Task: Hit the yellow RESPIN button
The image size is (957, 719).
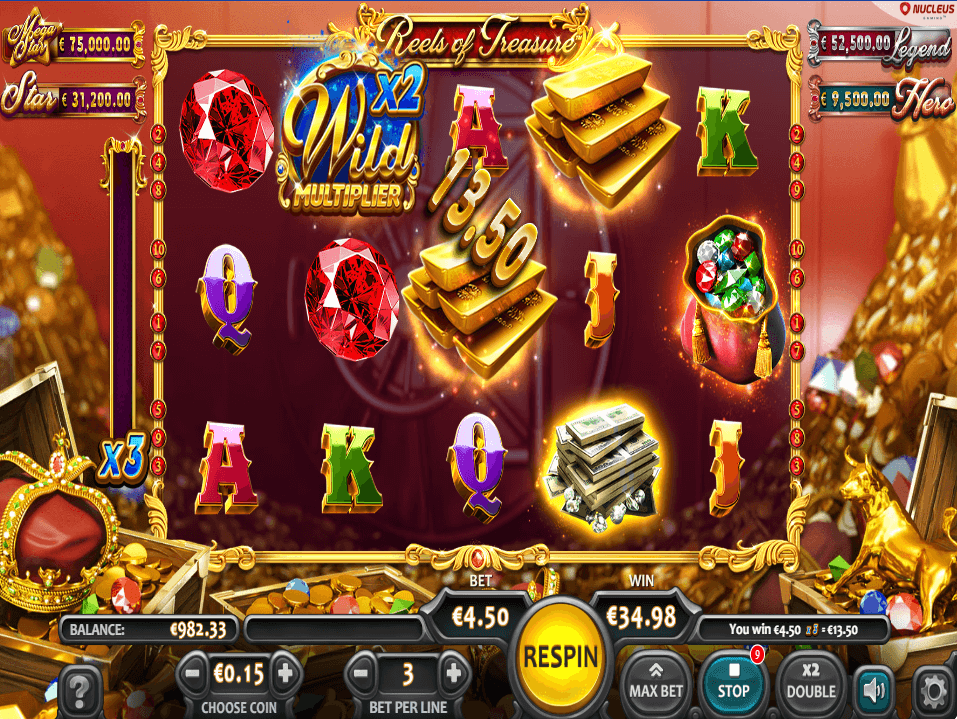Action: point(560,657)
